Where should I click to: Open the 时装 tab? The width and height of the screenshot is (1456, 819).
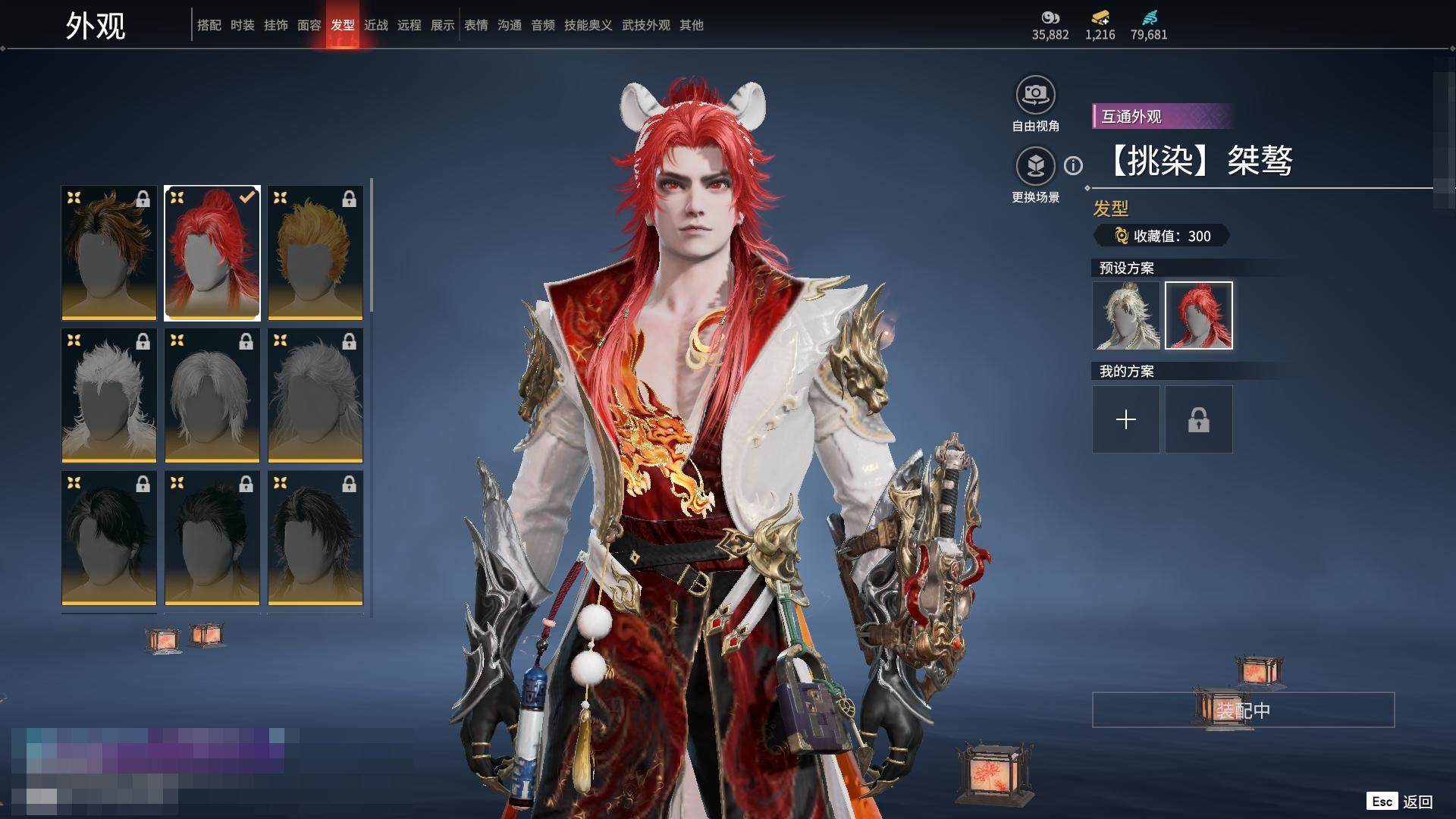tap(242, 25)
